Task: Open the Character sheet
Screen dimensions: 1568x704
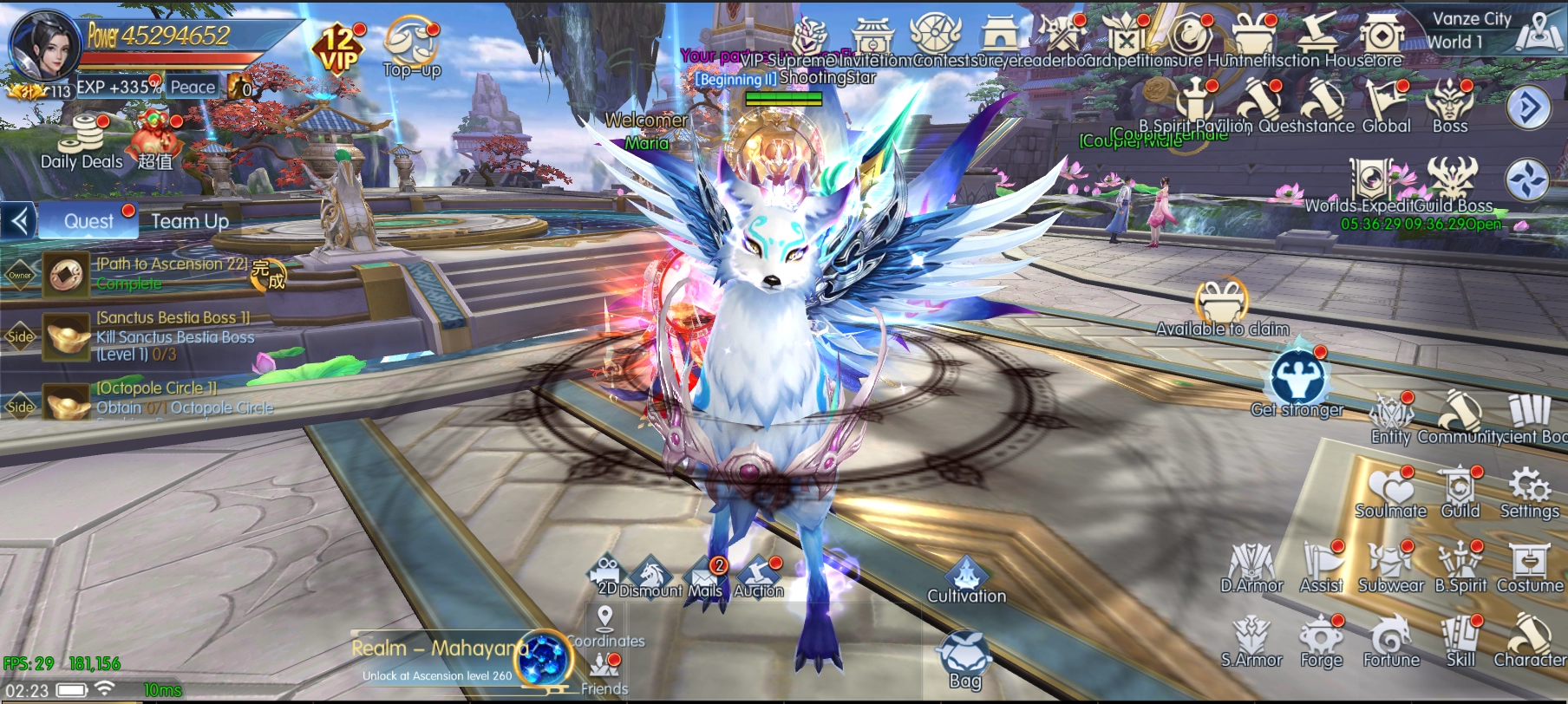Action: pyautogui.click(x=1529, y=640)
